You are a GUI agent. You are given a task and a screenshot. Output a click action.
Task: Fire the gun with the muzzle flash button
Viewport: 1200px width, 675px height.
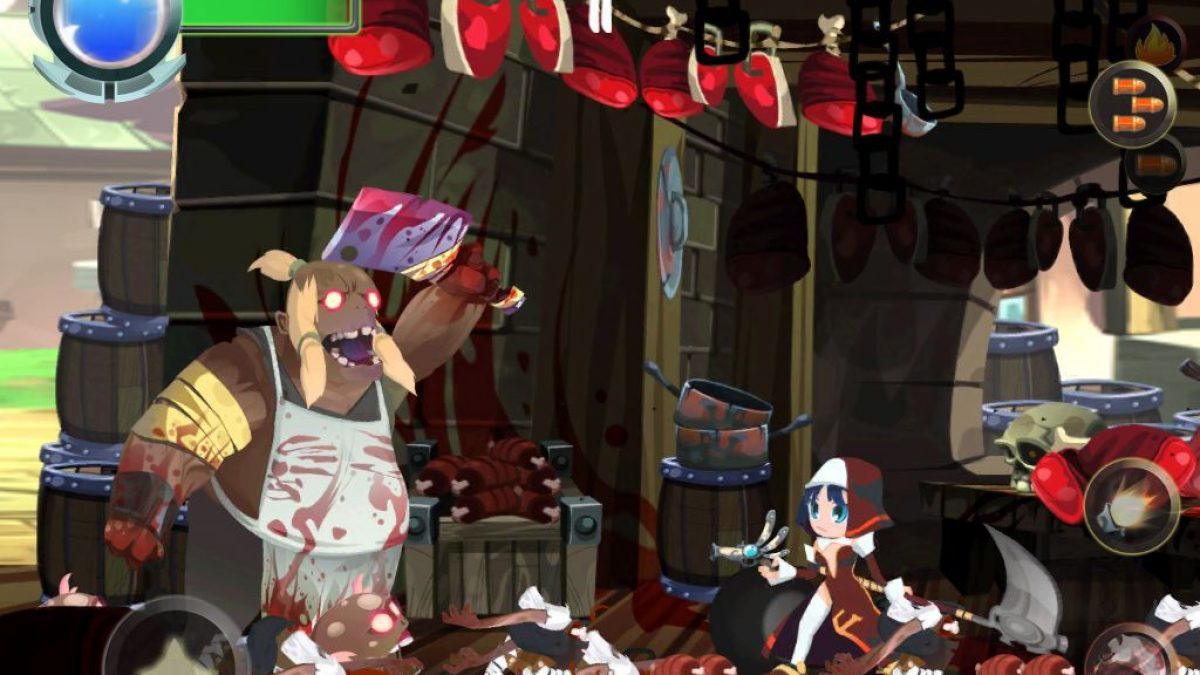click(1131, 506)
